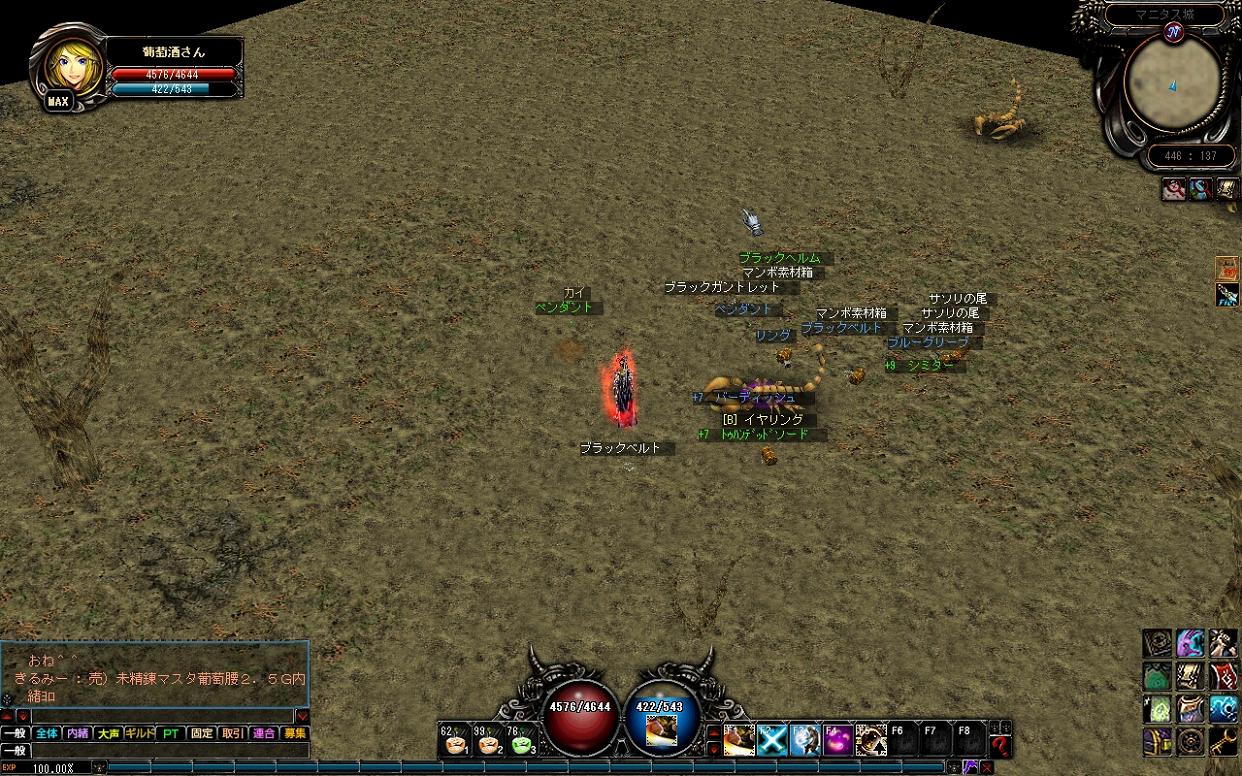Viewport: 1242px width, 776px height.
Task: Click the chat message input field
Action: (170, 750)
